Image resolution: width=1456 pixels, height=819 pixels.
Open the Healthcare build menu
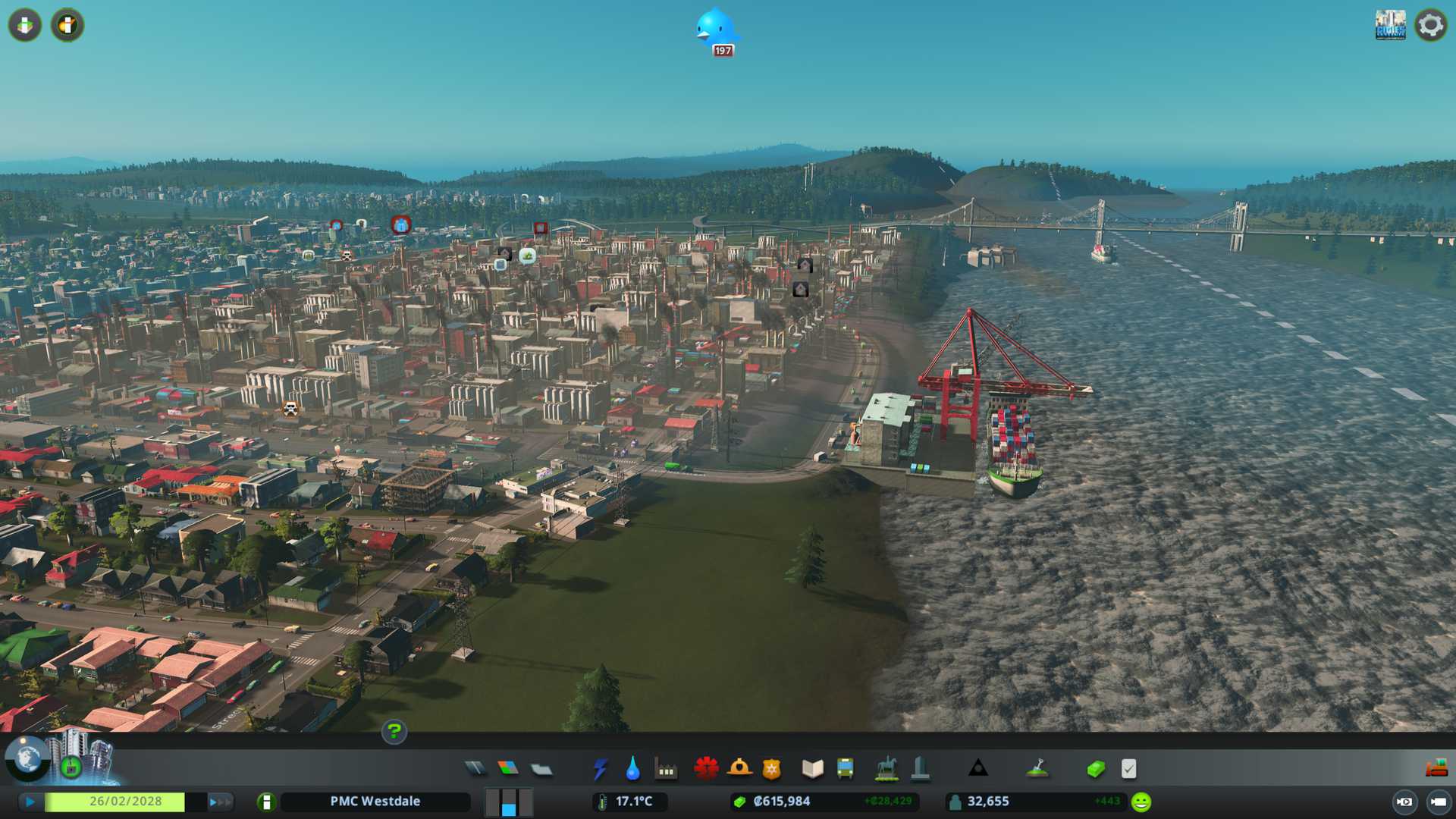[706, 769]
